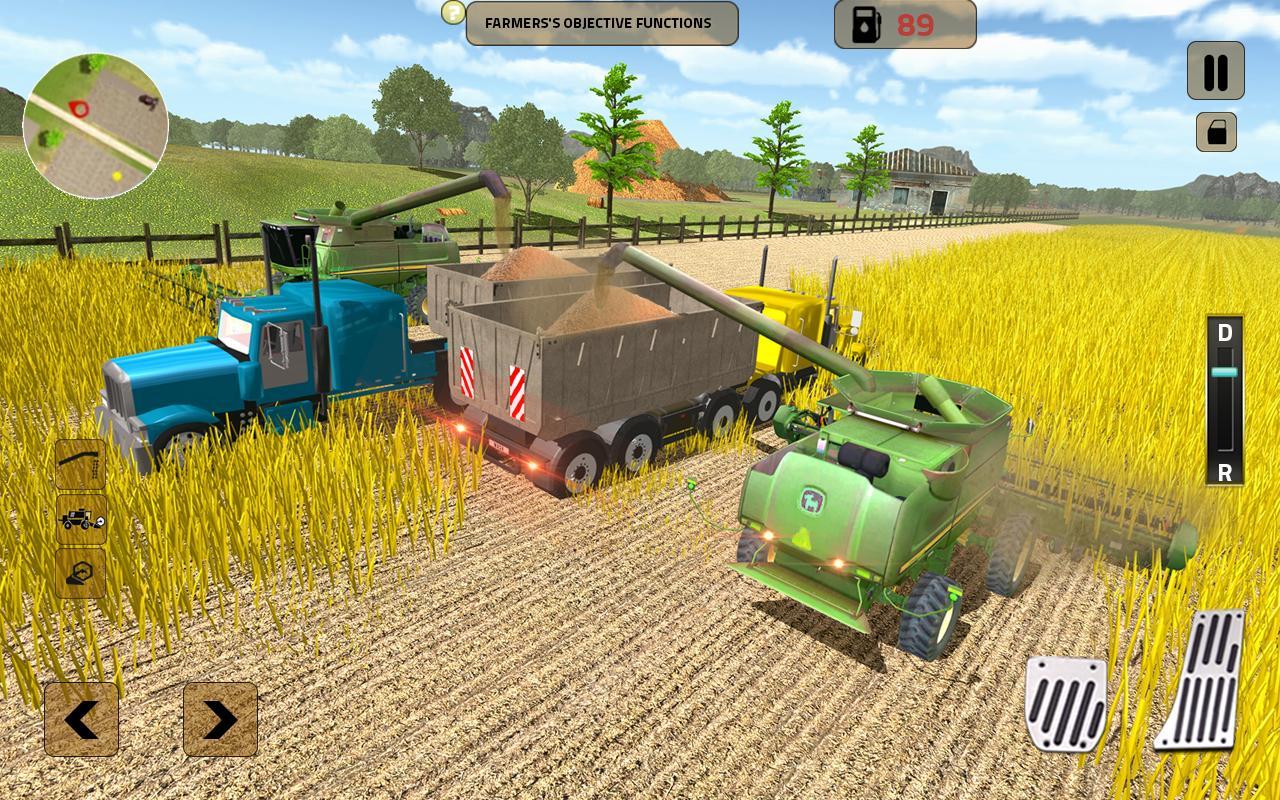Open the Farmers's Objective Functions panel
Viewport: 1280px width, 800px height.
coord(602,23)
